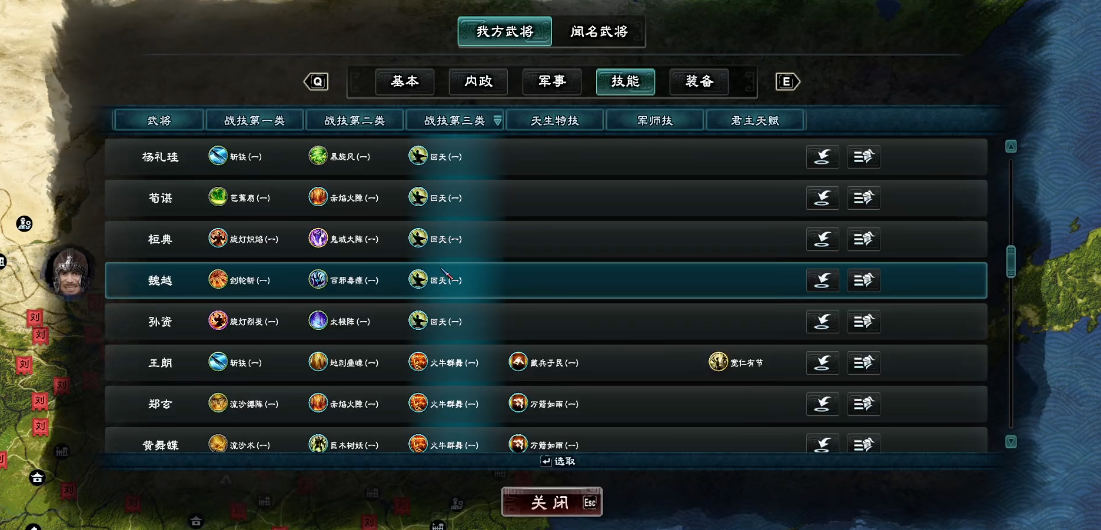The width and height of the screenshot is (1101, 530).
Task: Sort by the 武将 column header
Action: click(x=158, y=121)
